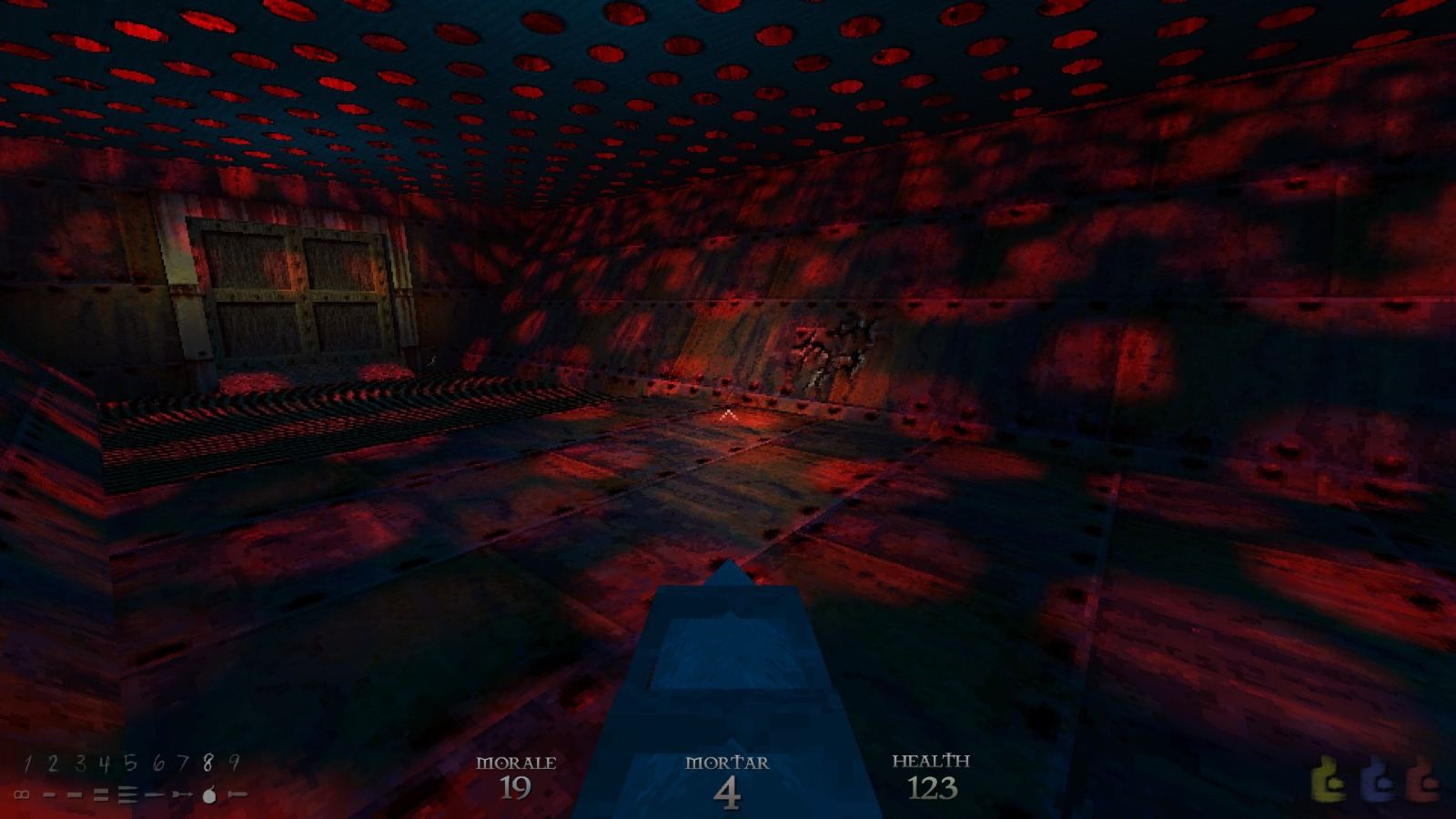This screenshot has width=1456, height=819.
Task: Click the pistol bullet icon under slot 2
Action: tap(49, 794)
